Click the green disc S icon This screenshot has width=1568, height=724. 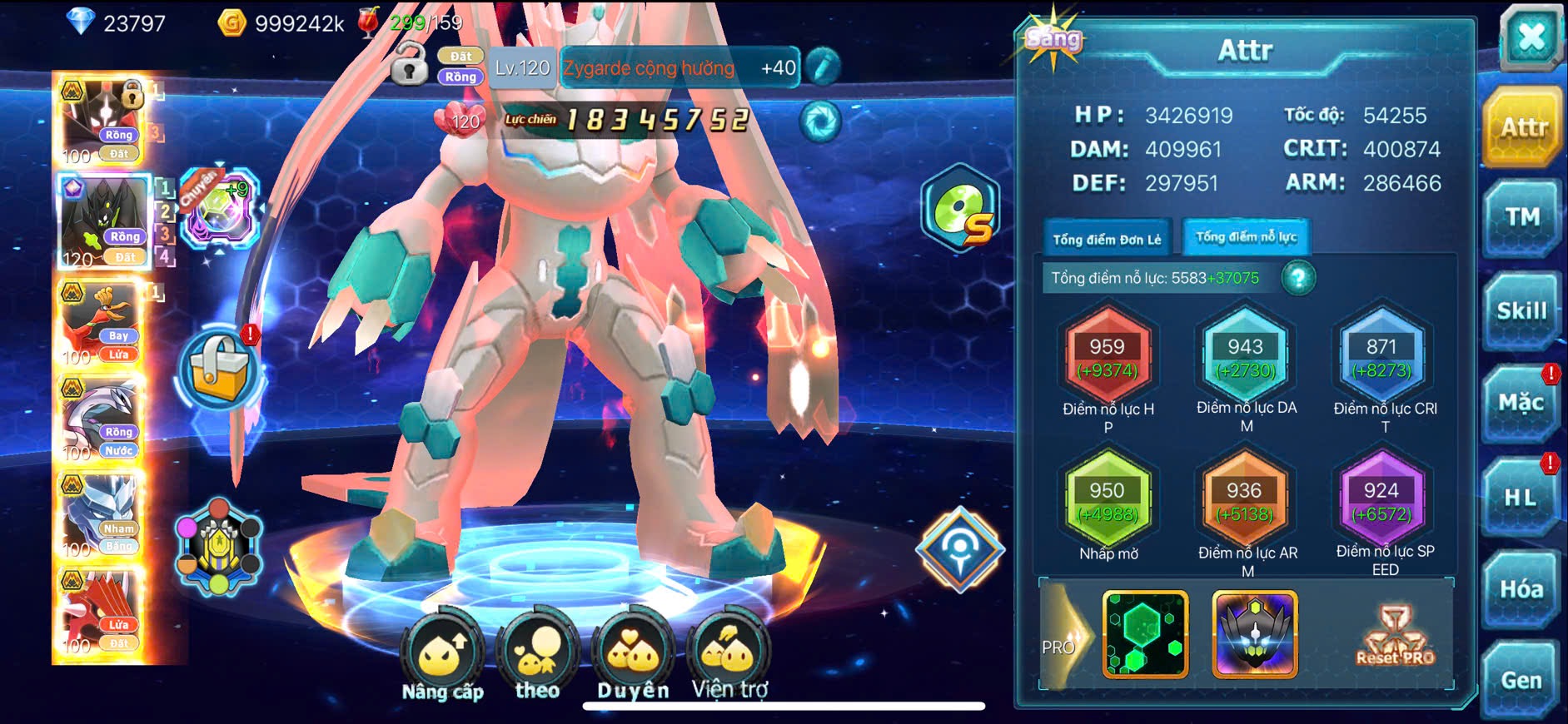coord(961,211)
